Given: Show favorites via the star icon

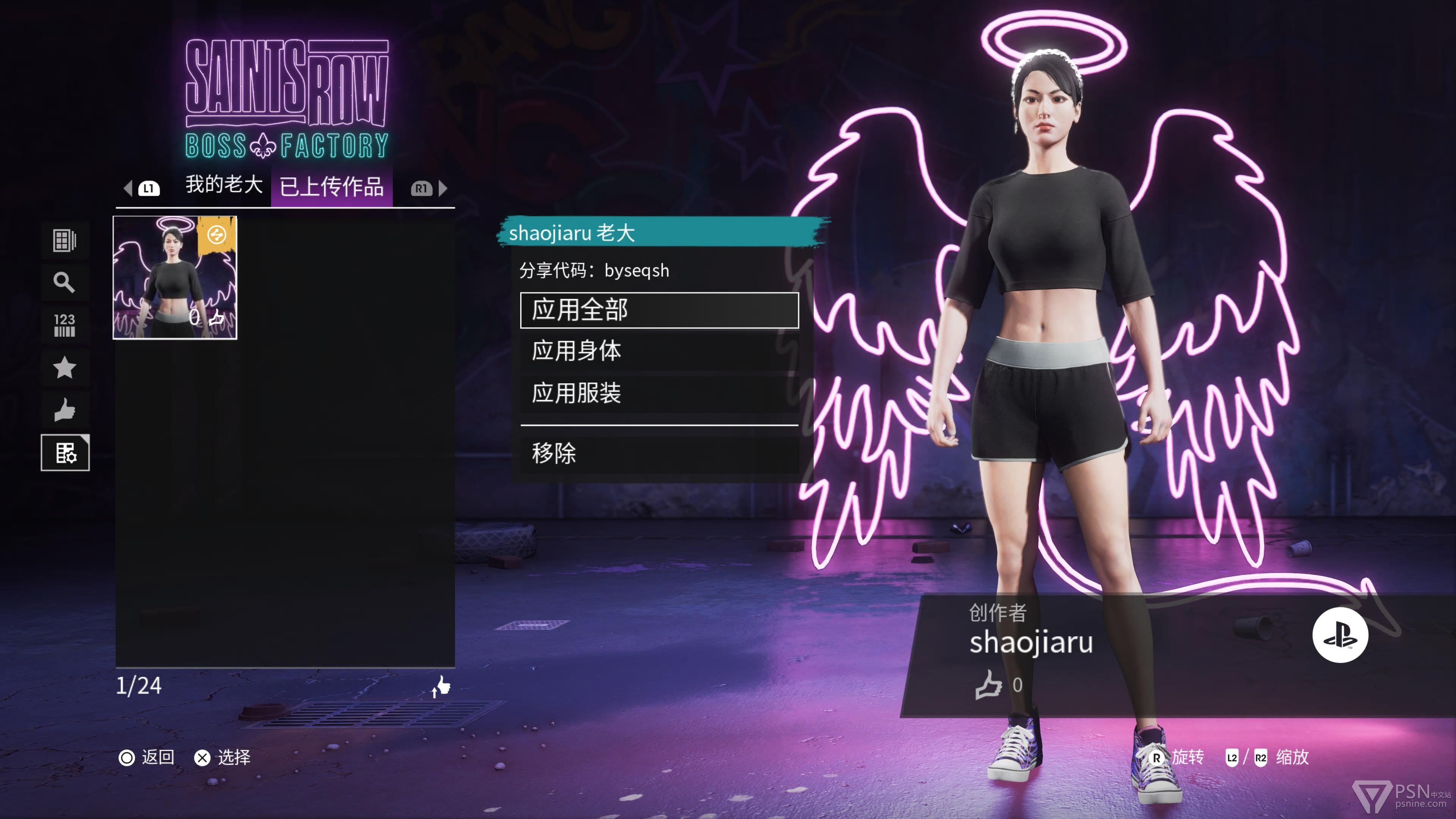Looking at the screenshot, I should pyautogui.click(x=64, y=368).
